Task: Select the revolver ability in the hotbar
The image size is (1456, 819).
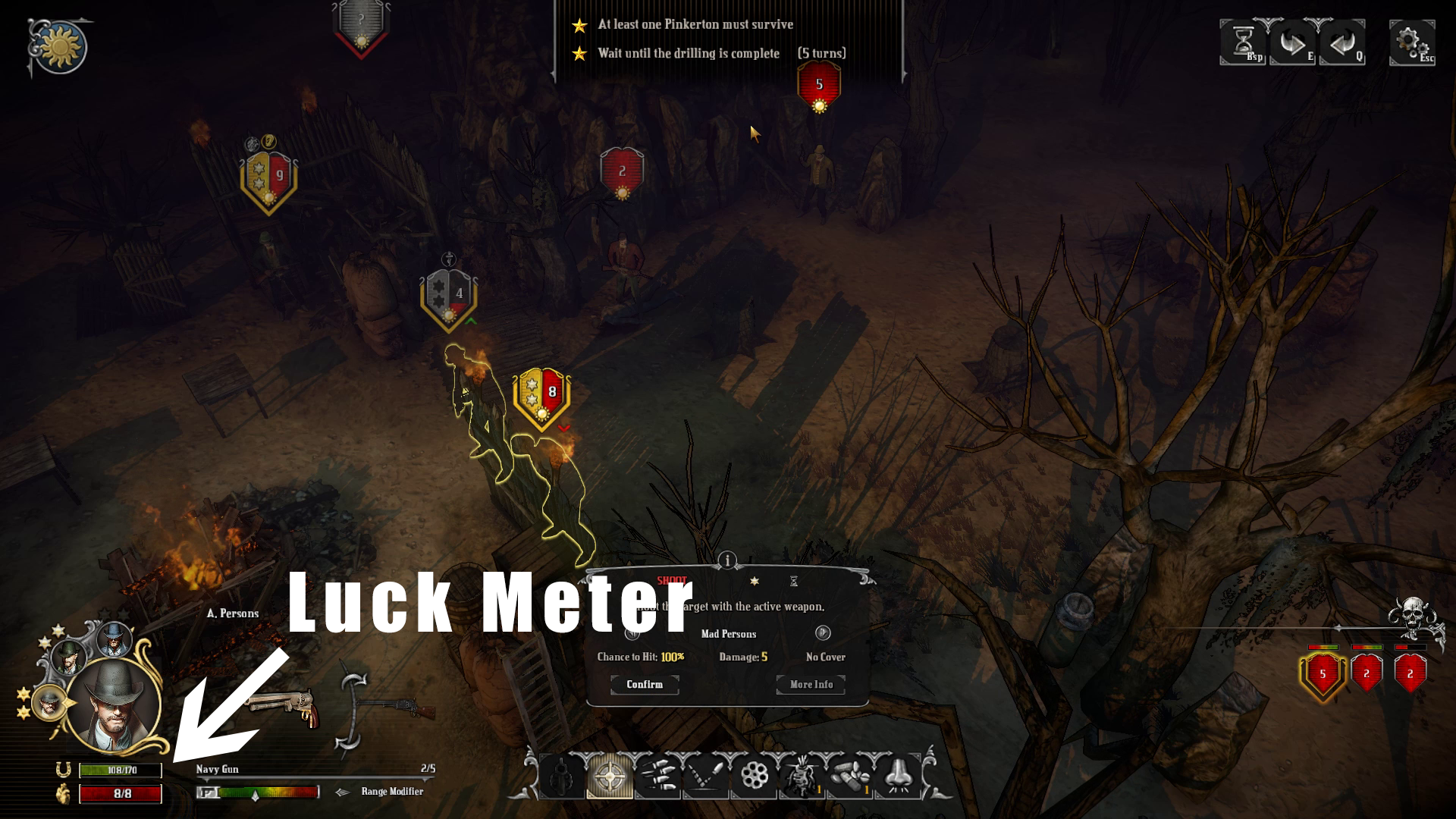Action: click(562, 776)
